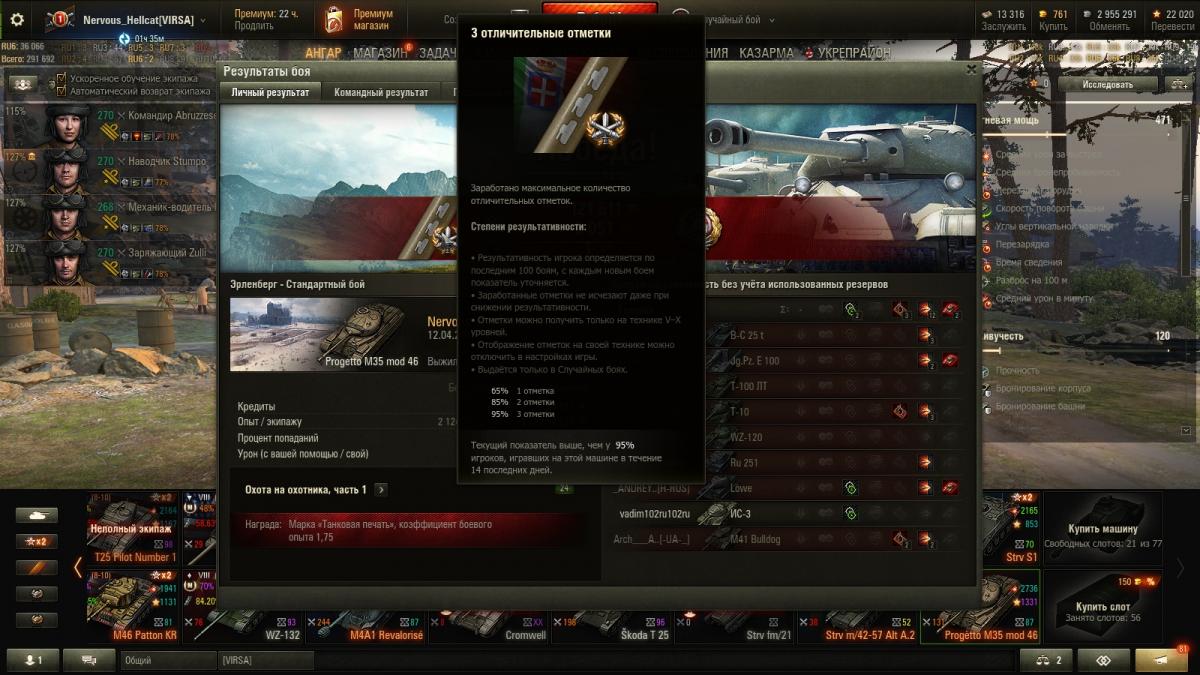1200x675 pixels.
Task: Open the КАЗАРМА menu section
Action: coord(766,53)
